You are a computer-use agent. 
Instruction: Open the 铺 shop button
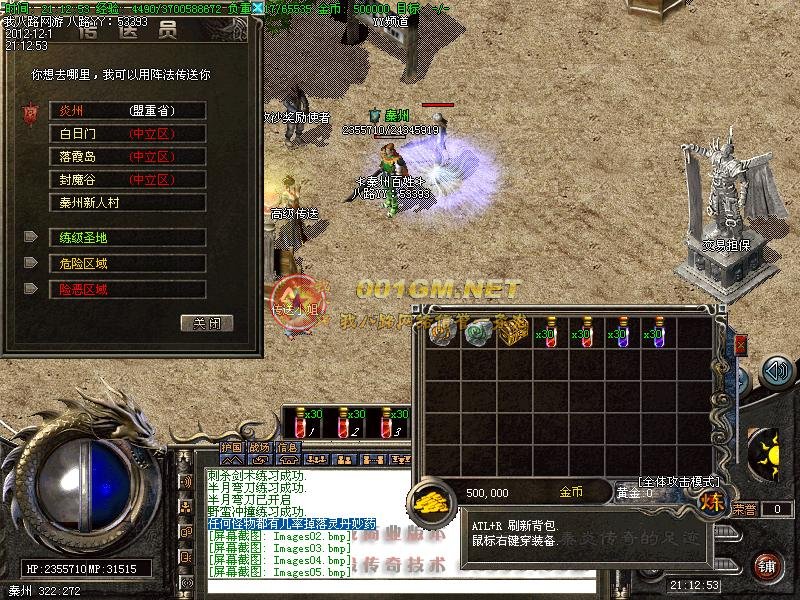click(768, 566)
